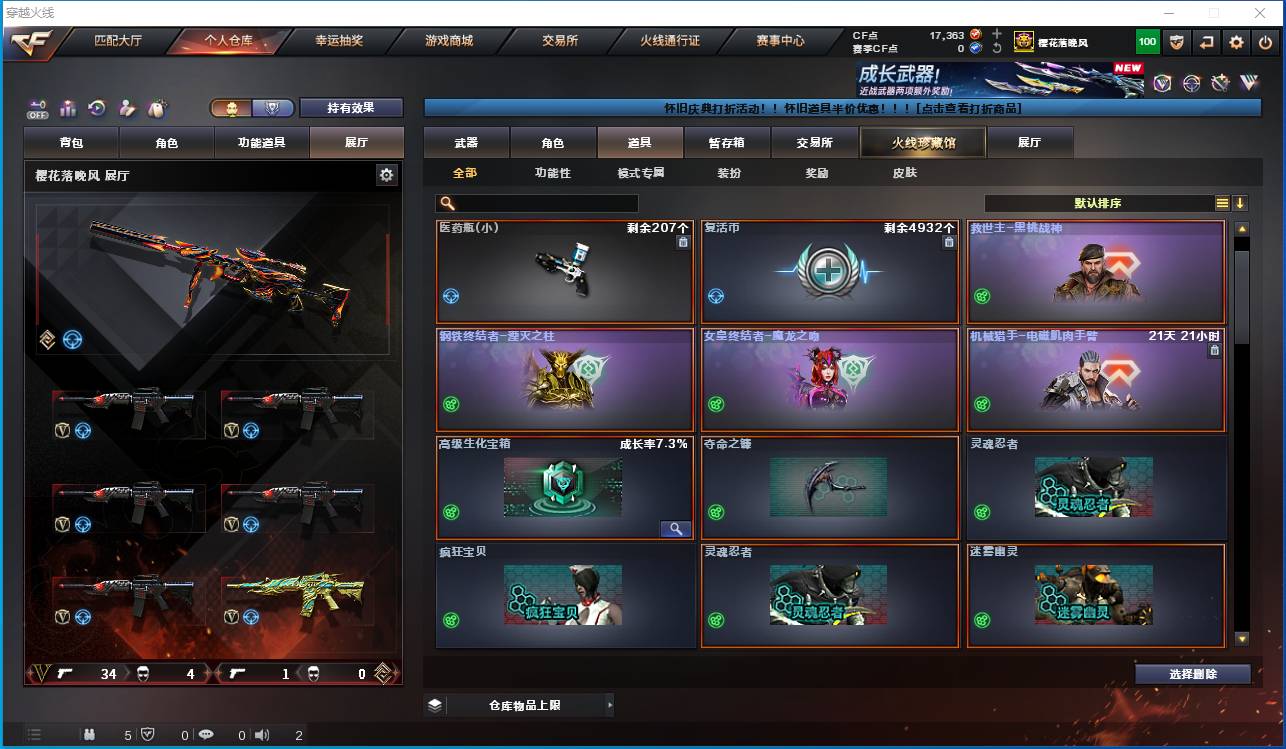The width and height of the screenshot is (1286, 749).
Task: Open the 火线通行证 battle pass
Action: pyautogui.click(x=669, y=41)
